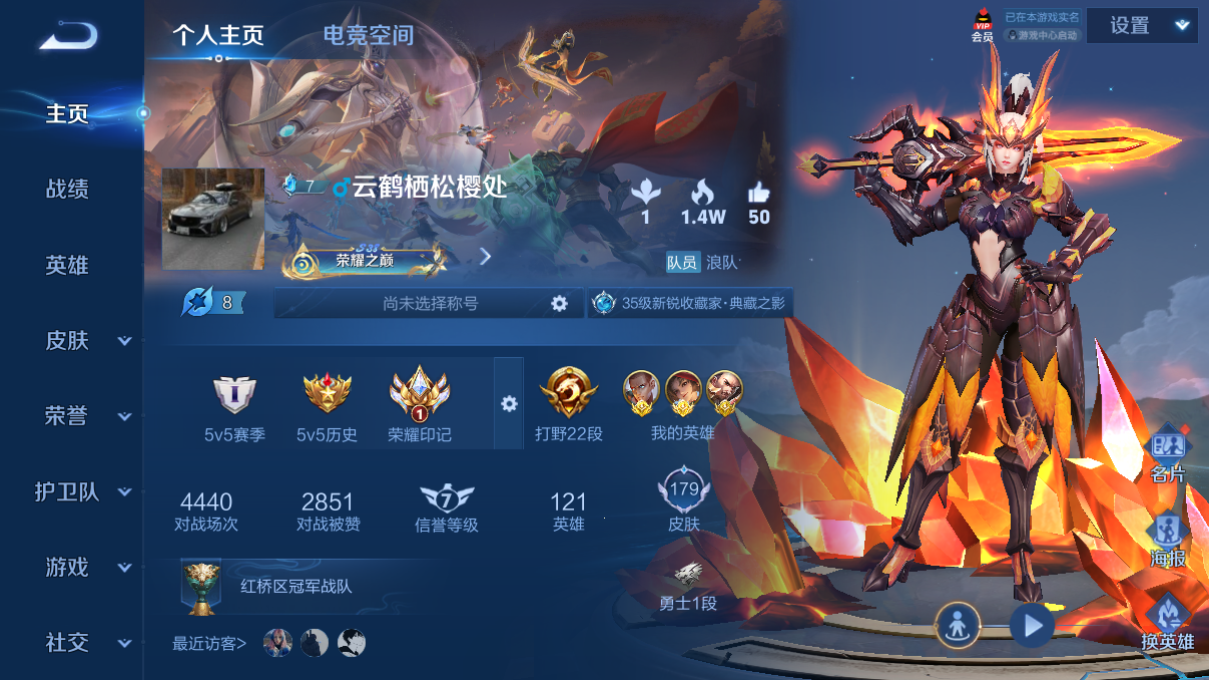Switch to the 电竞空间 tab
This screenshot has height=680, width=1209.
click(368, 36)
